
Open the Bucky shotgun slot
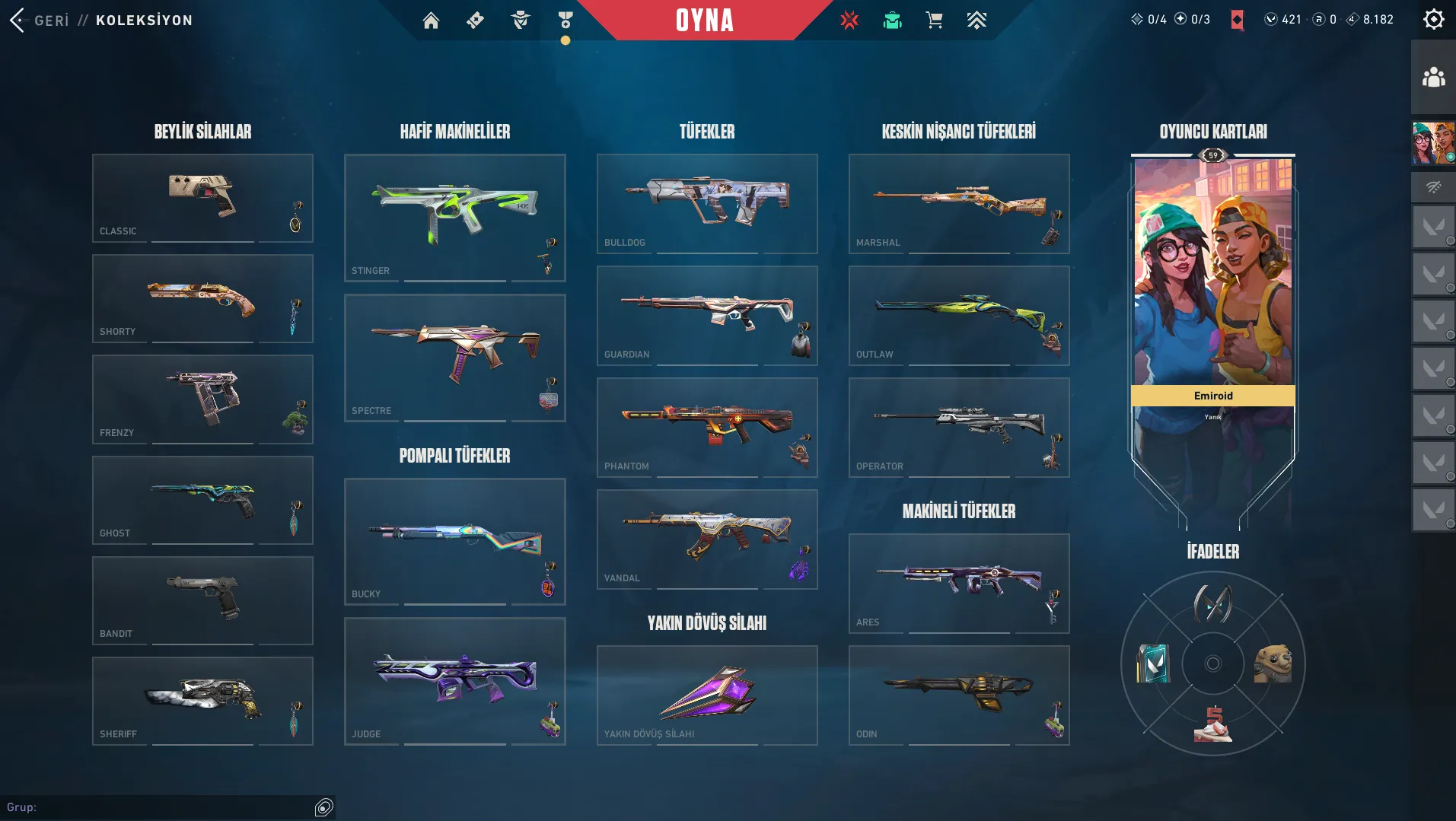pos(454,541)
